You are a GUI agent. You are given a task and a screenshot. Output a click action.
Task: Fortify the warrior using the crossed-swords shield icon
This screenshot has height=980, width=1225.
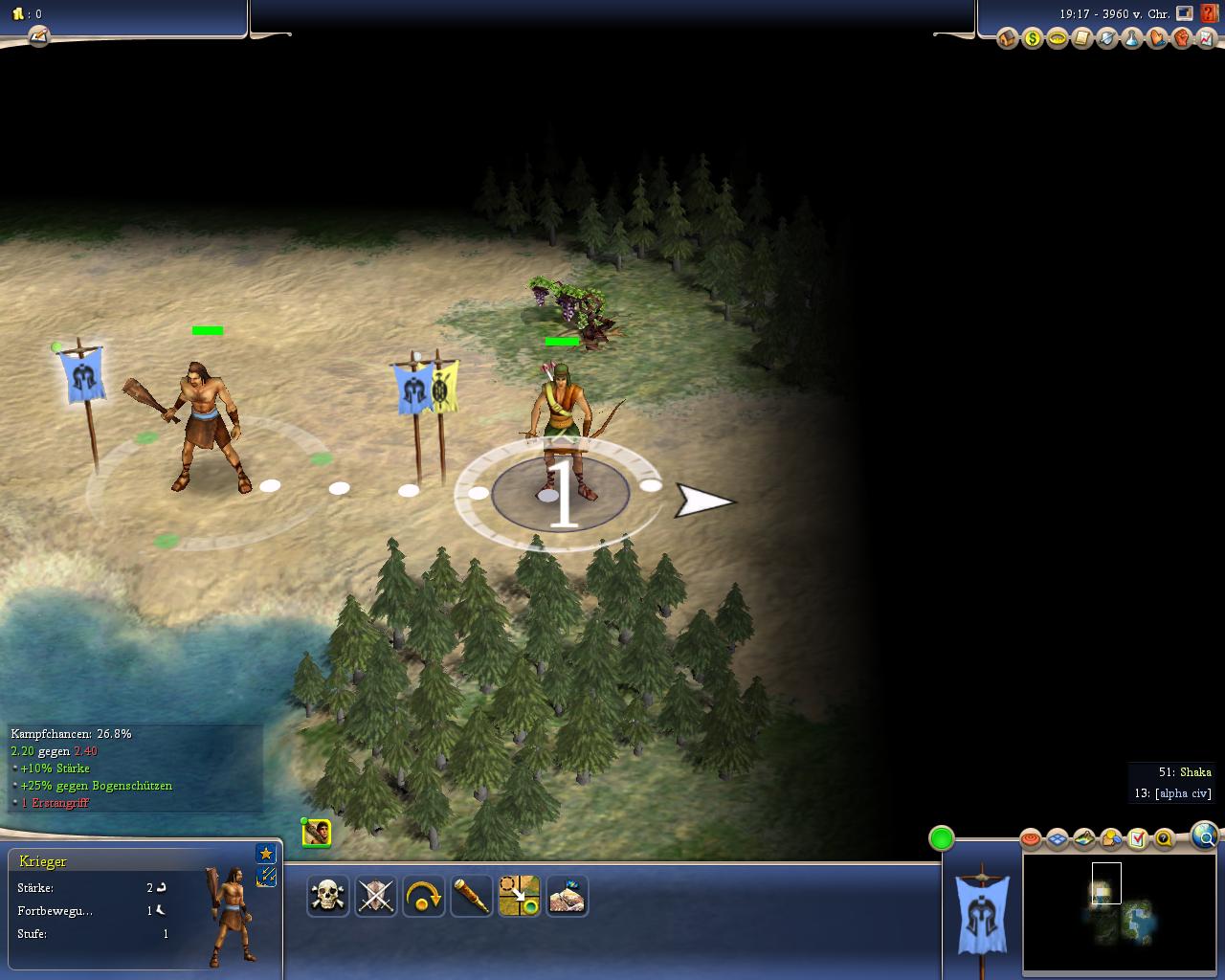pyautogui.click(x=376, y=897)
